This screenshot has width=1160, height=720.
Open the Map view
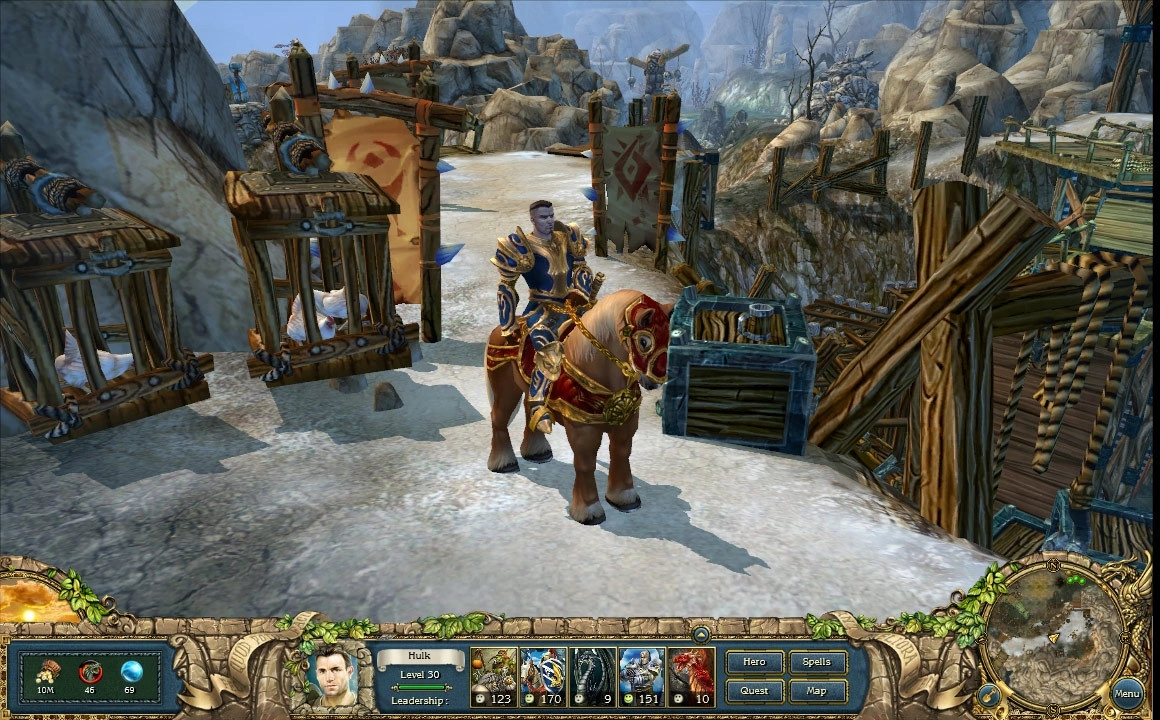(x=817, y=690)
